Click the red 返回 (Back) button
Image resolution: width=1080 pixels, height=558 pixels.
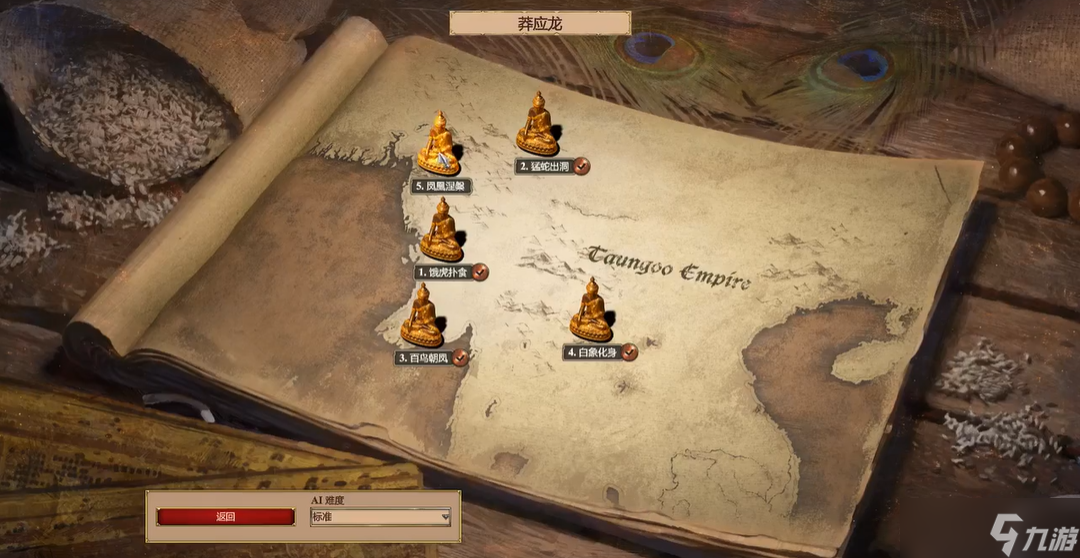point(226,517)
